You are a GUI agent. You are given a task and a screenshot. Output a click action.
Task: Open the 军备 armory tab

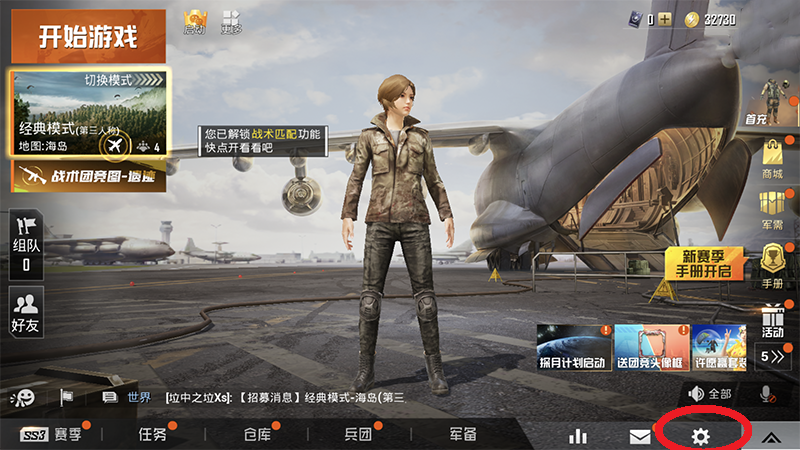pyautogui.click(x=462, y=435)
